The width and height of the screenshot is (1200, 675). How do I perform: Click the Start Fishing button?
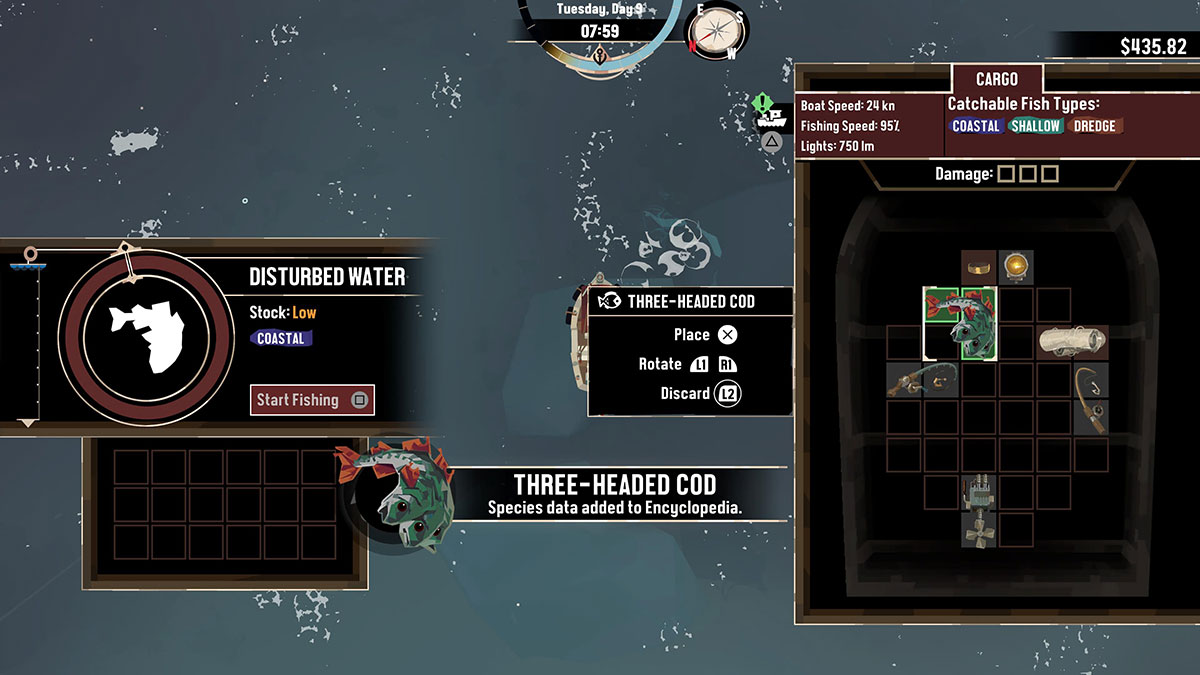(x=312, y=400)
